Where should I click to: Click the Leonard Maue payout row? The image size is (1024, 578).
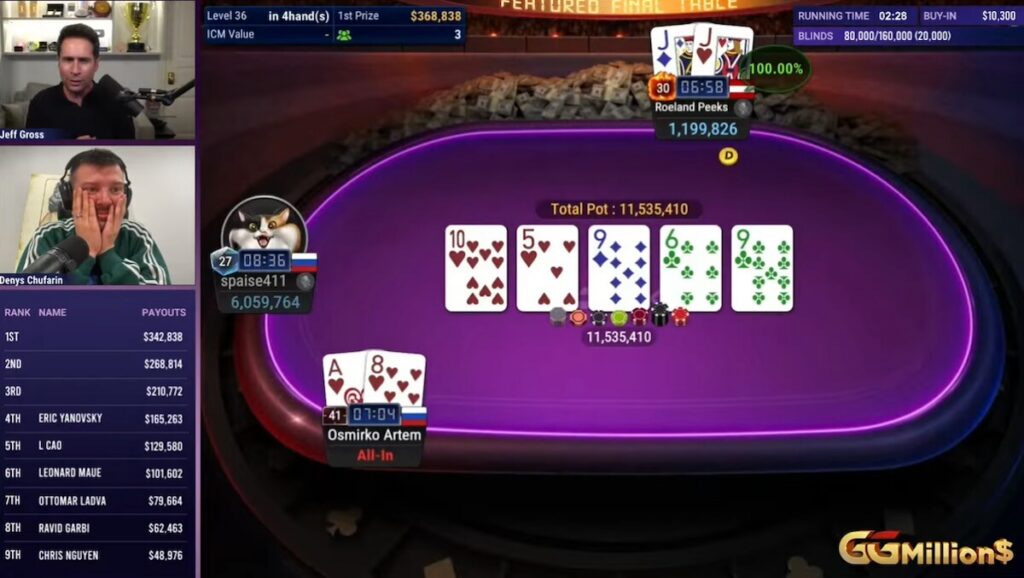[x=97, y=474]
